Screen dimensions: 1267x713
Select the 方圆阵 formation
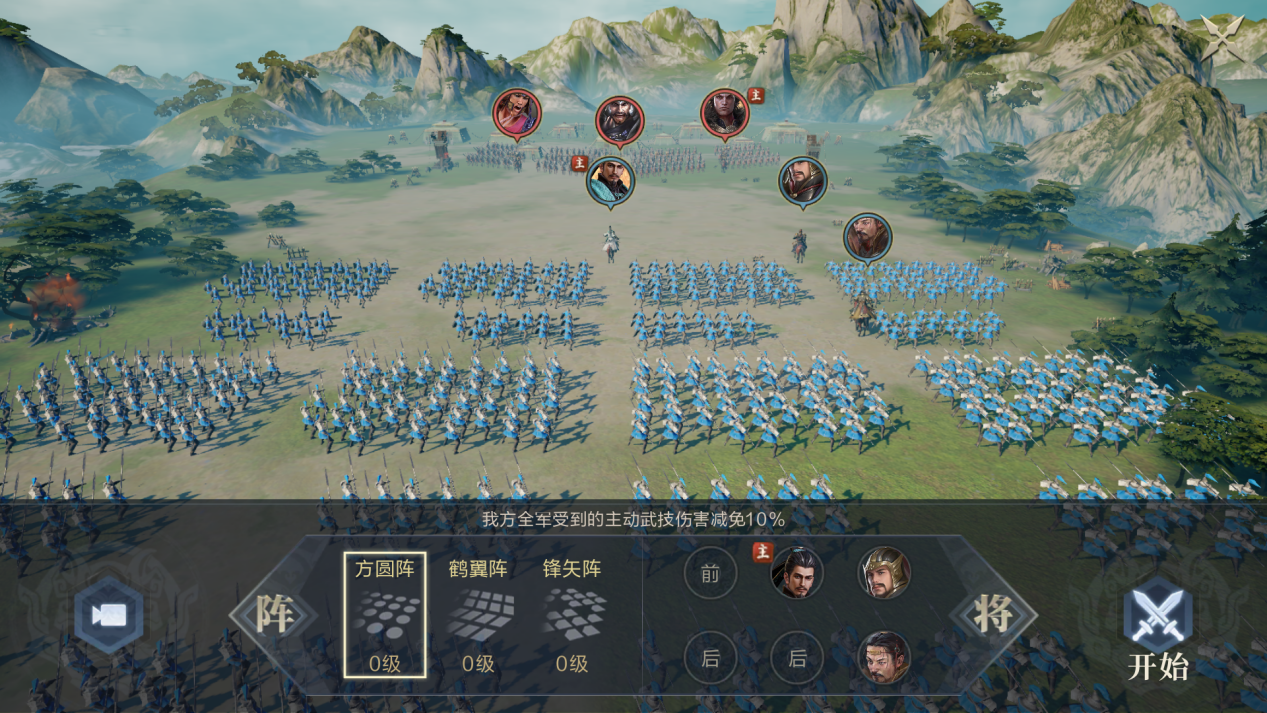(x=385, y=615)
